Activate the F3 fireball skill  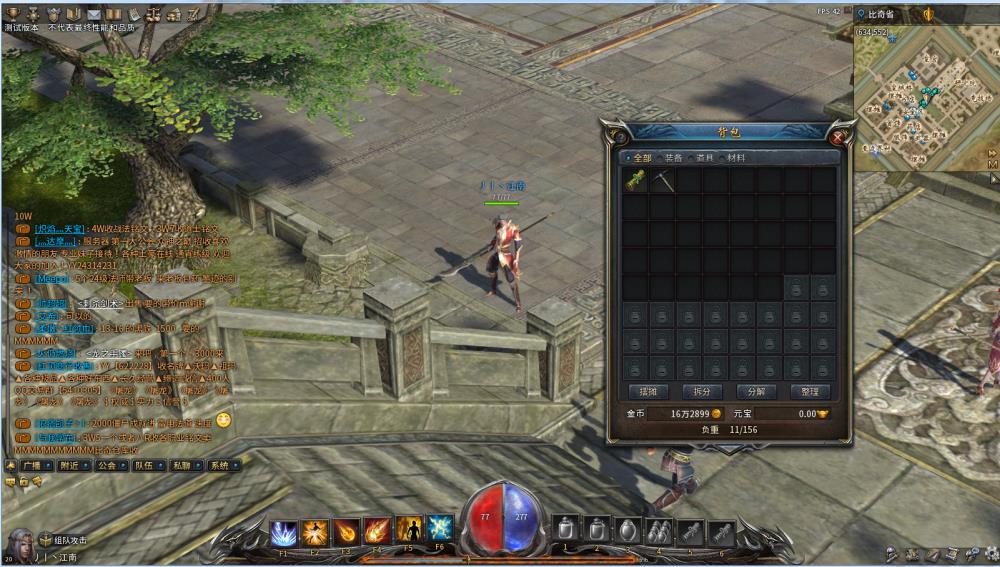(346, 532)
